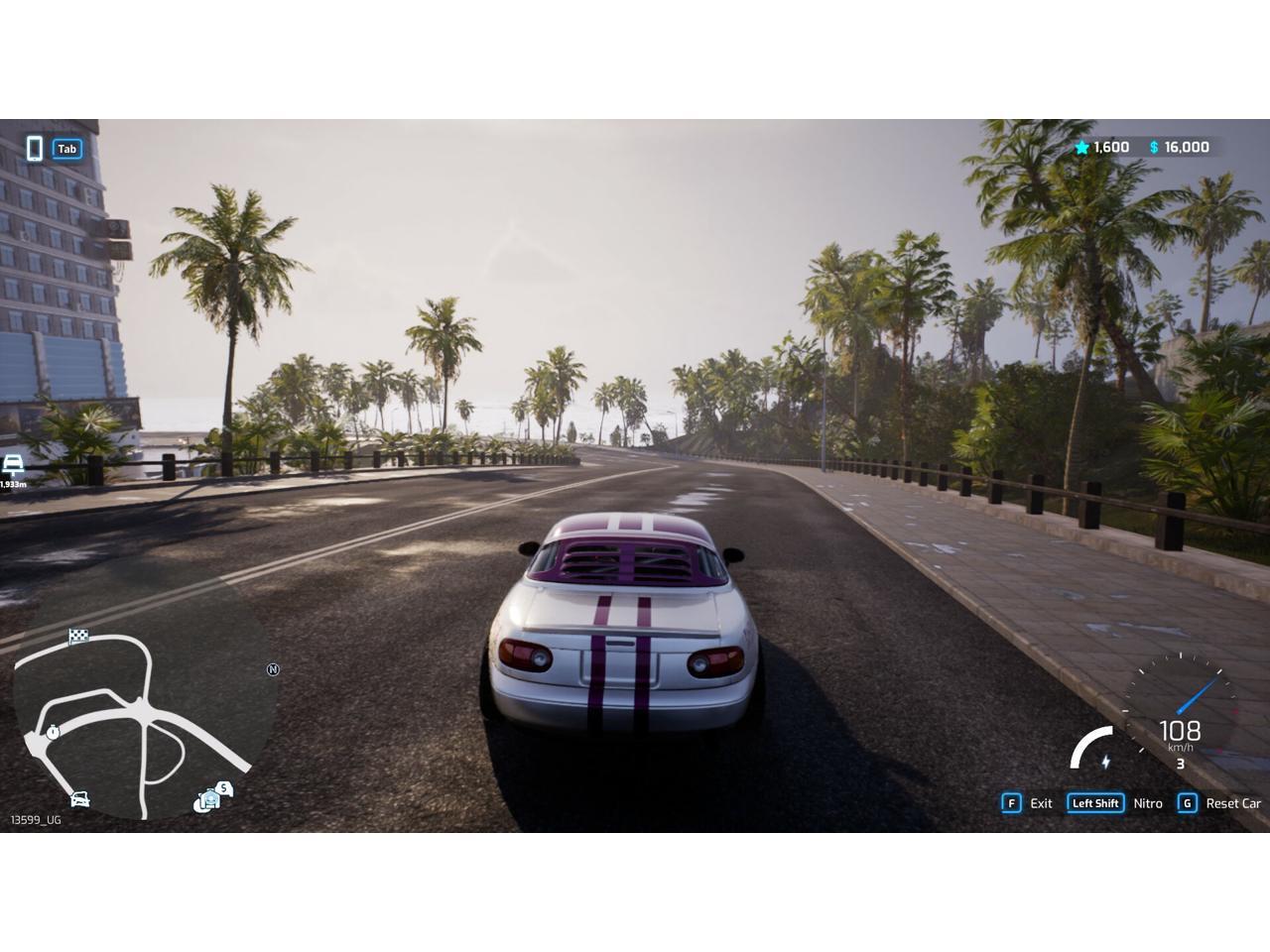Viewport: 1270px width, 952px height.
Task: Click the minimap north compass indicator
Action: pyautogui.click(x=274, y=669)
